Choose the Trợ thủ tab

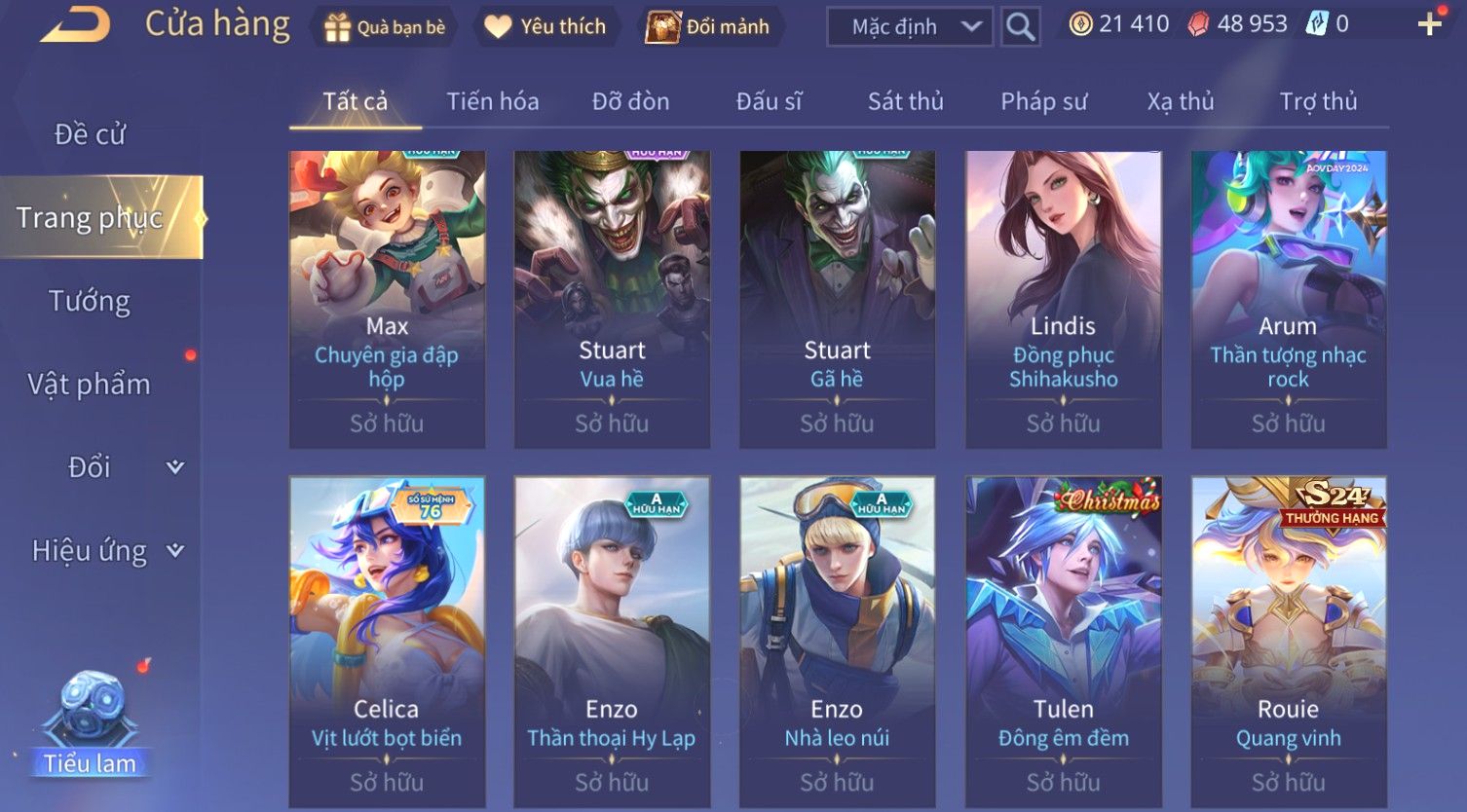pyautogui.click(x=1318, y=101)
